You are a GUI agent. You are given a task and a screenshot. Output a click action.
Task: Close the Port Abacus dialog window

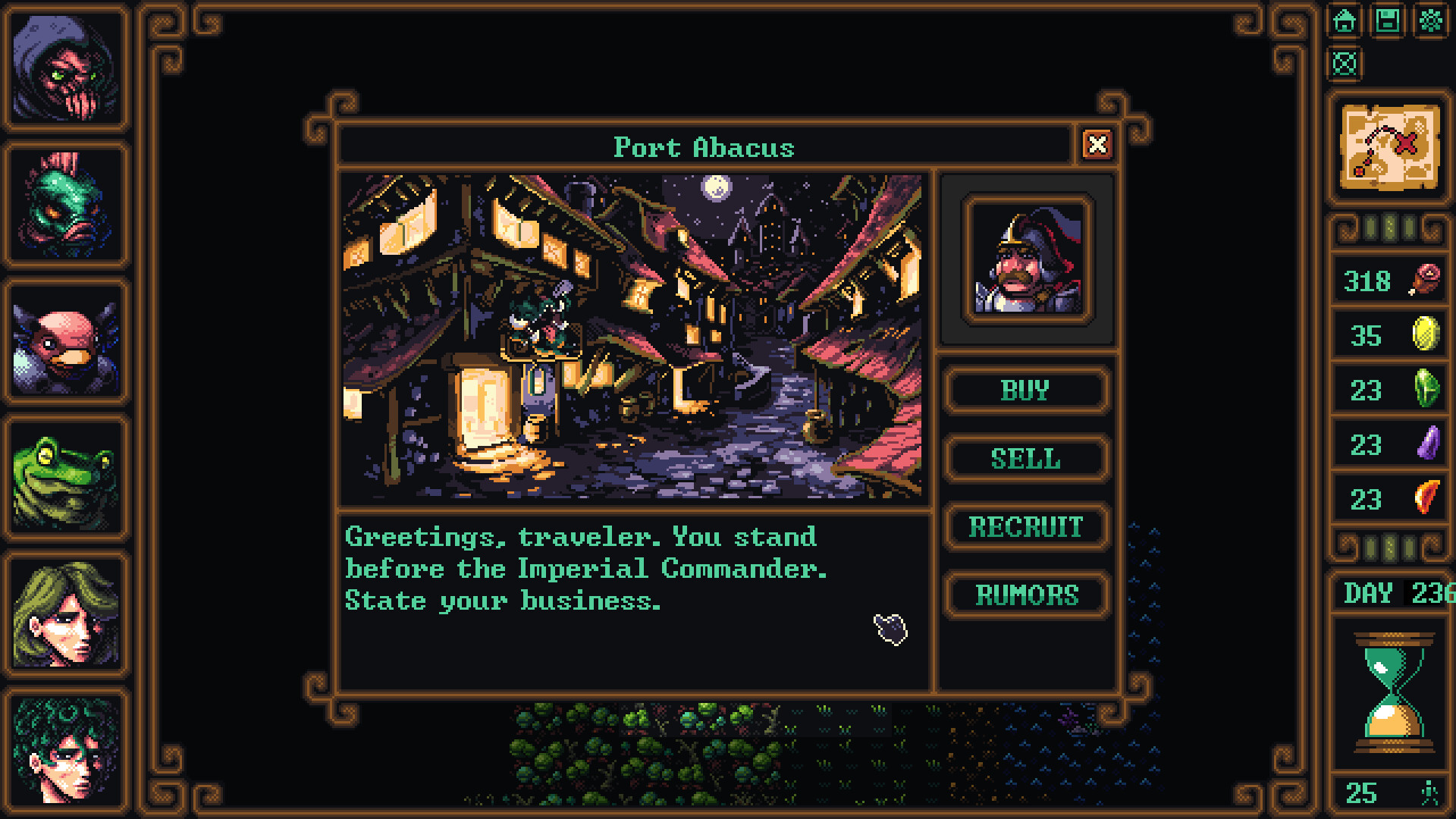[1099, 146]
